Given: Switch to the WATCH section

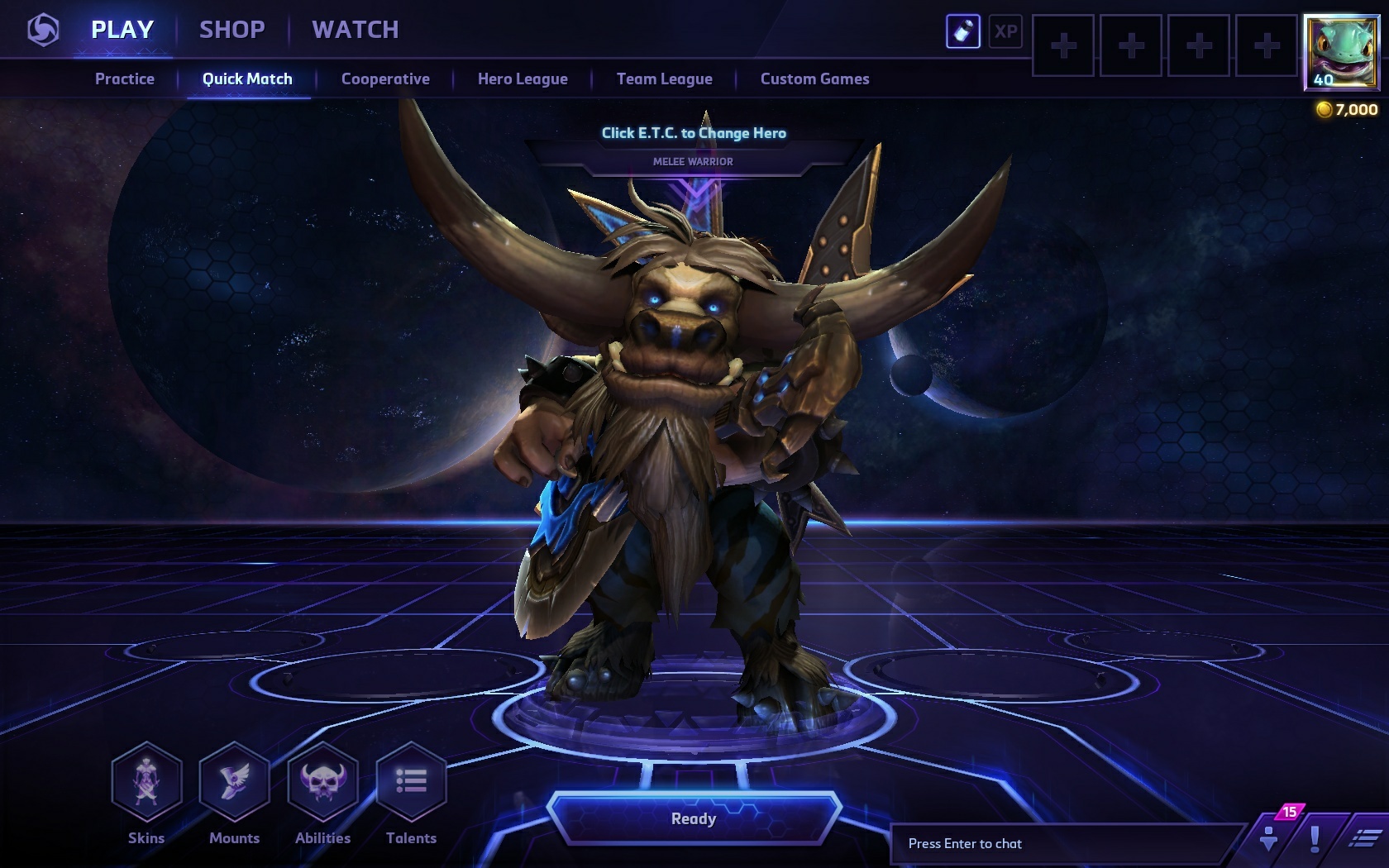Looking at the screenshot, I should click(x=356, y=30).
